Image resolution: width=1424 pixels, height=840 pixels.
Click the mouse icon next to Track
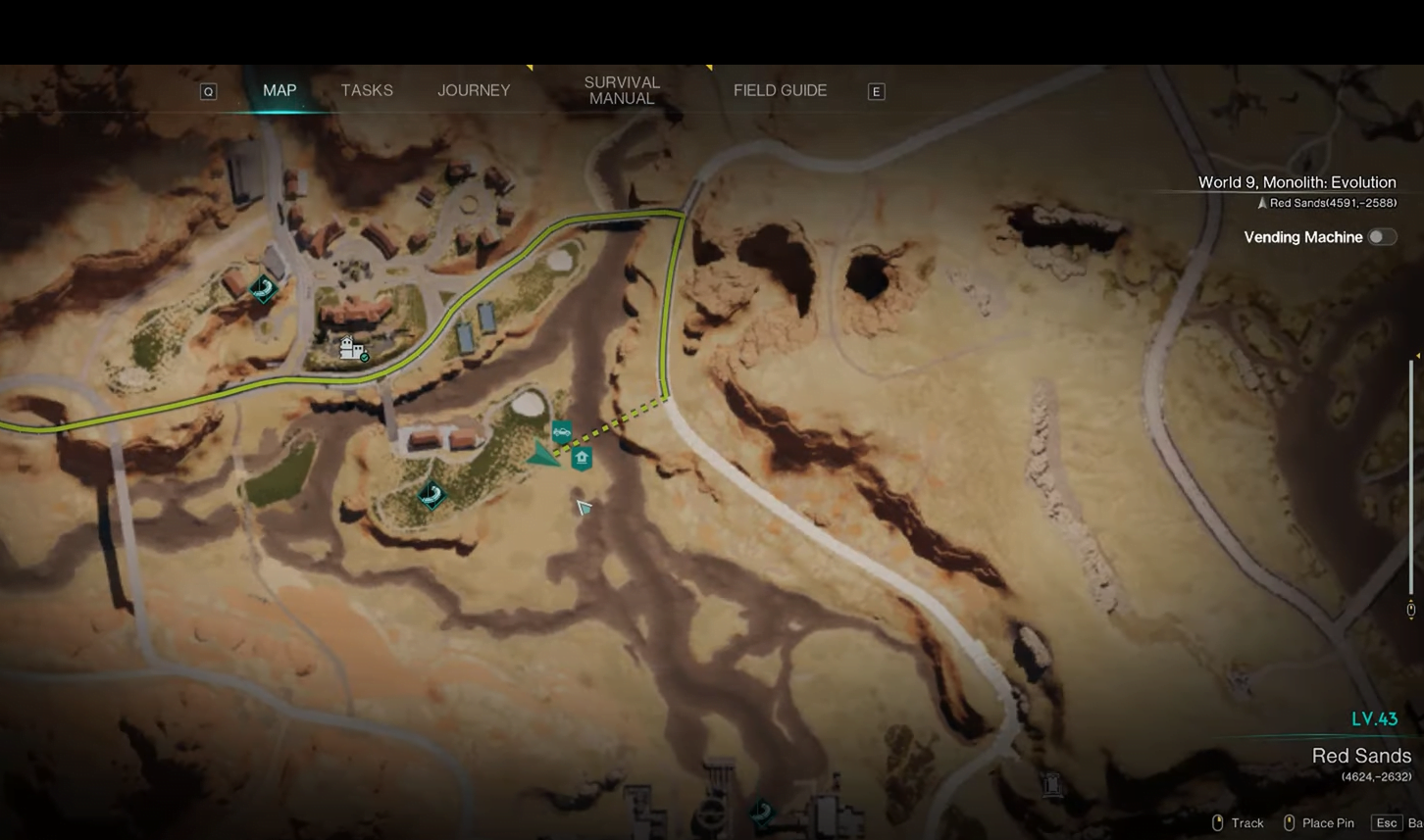(x=1216, y=823)
